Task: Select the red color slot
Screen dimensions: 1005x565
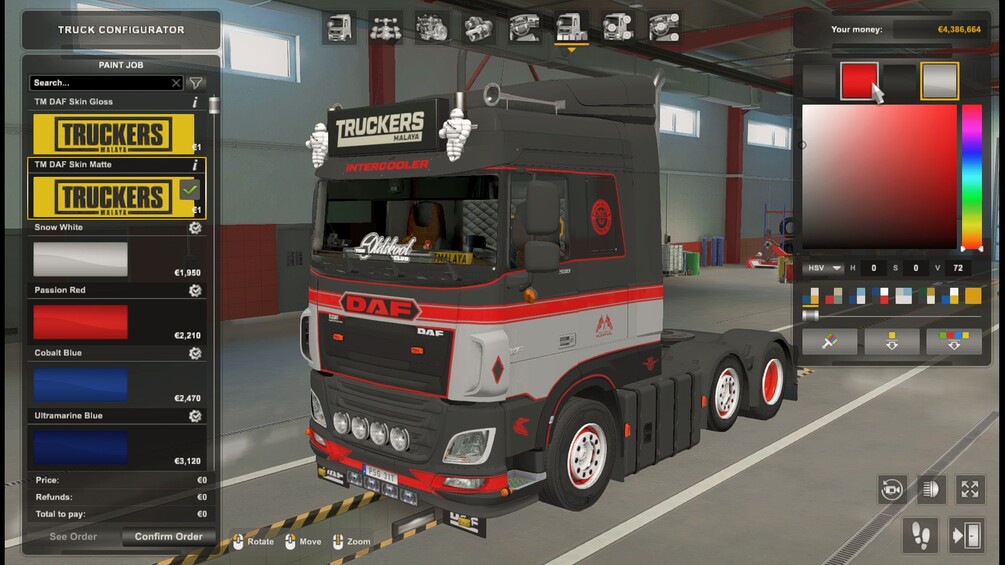Action: click(859, 81)
